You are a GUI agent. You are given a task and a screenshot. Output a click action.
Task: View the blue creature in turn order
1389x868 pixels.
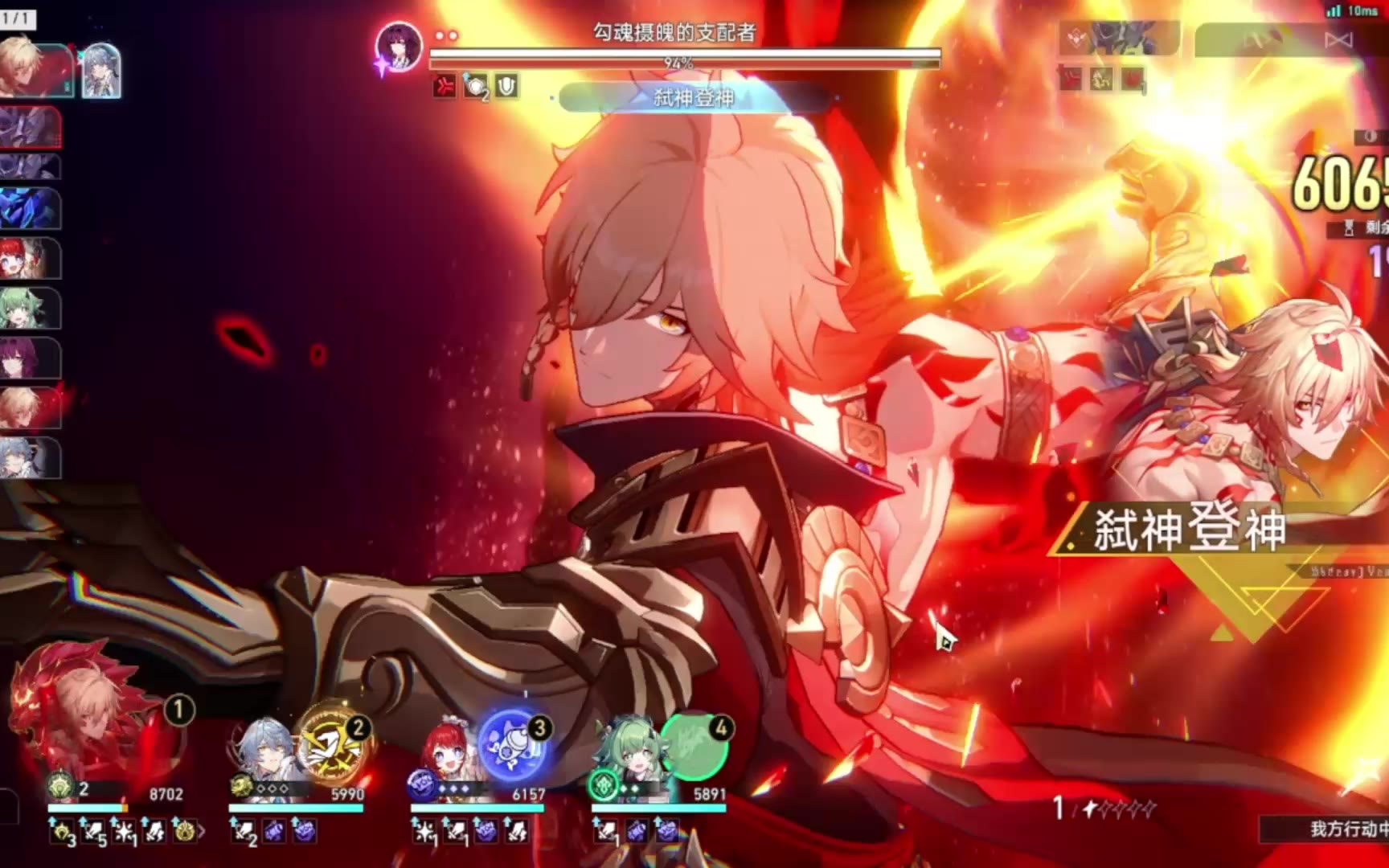click(30, 209)
